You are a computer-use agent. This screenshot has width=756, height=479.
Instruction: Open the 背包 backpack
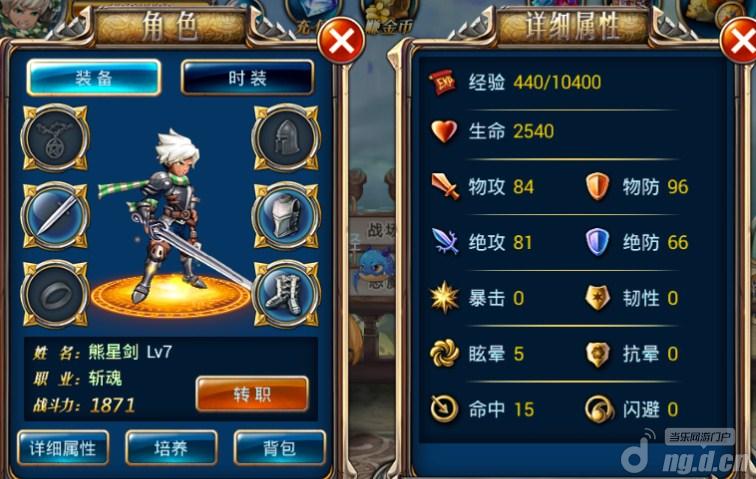[x=279, y=447]
